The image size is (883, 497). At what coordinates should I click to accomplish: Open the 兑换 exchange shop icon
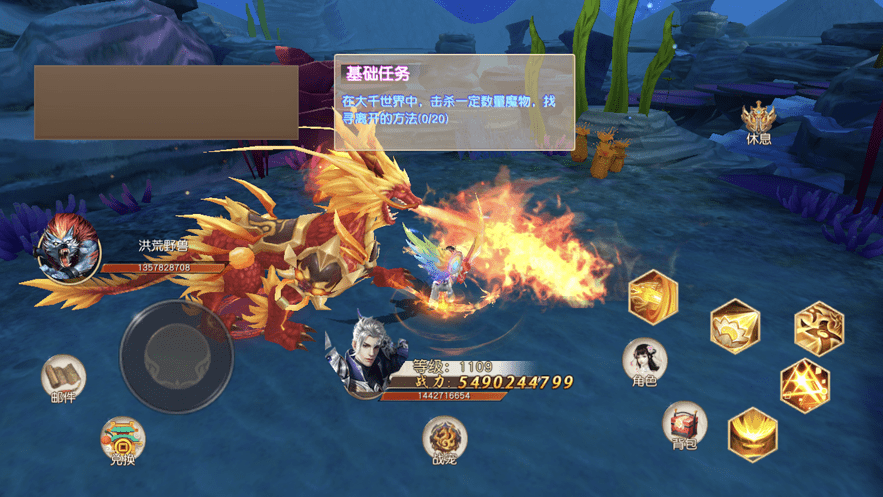[122, 439]
